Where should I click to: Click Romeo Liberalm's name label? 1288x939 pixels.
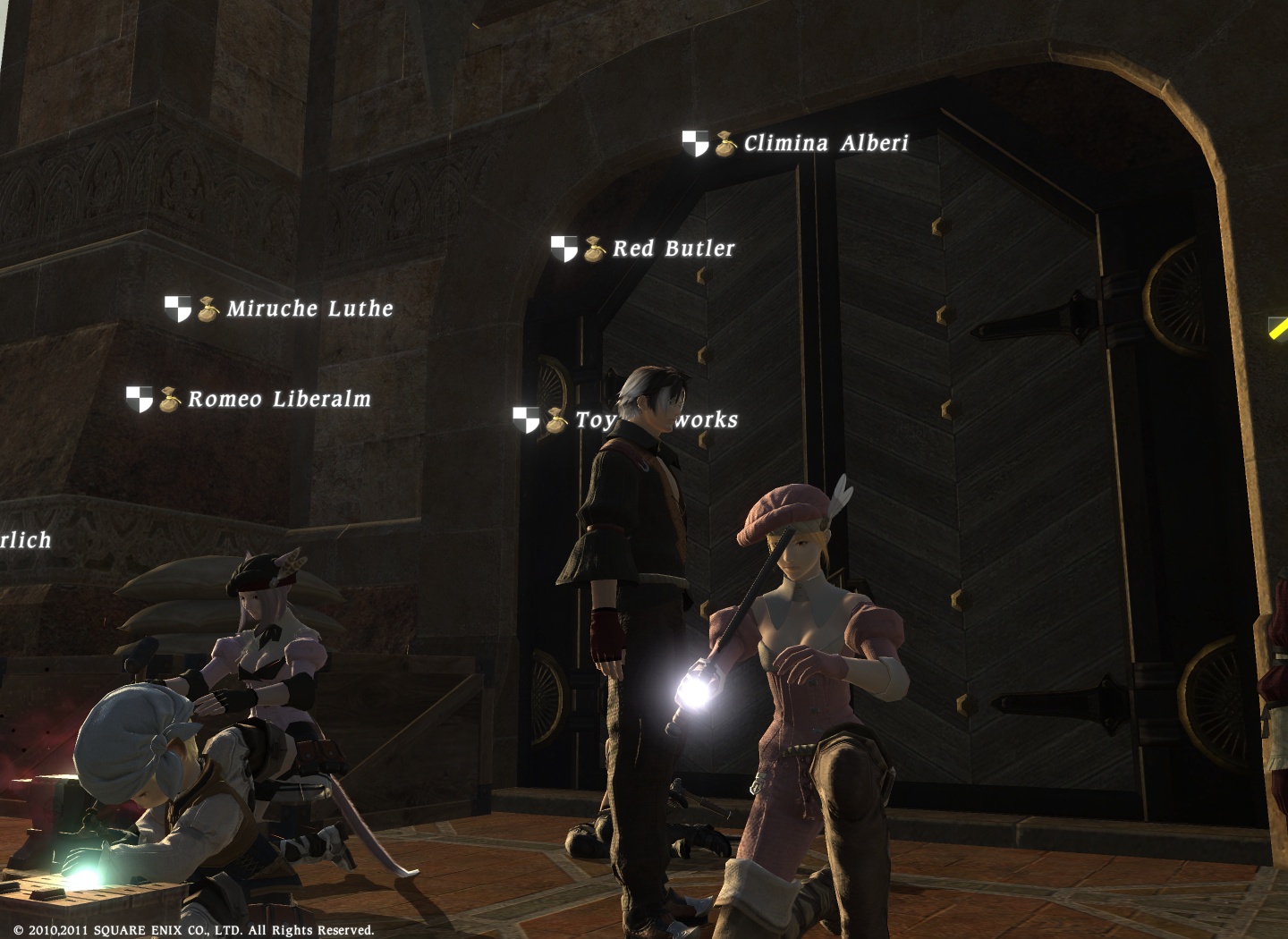pos(278,399)
